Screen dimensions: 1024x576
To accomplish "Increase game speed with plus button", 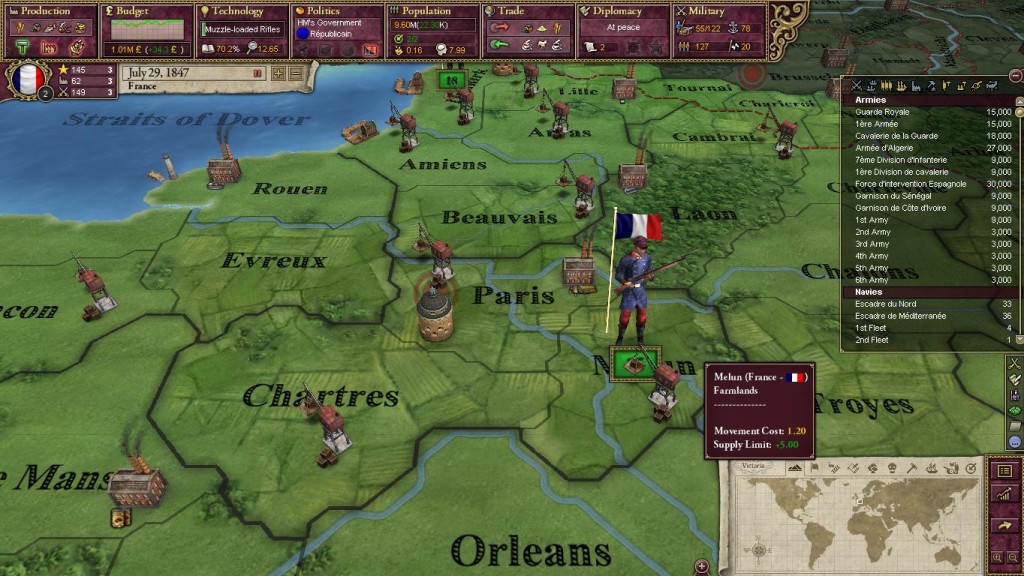I will [278, 73].
